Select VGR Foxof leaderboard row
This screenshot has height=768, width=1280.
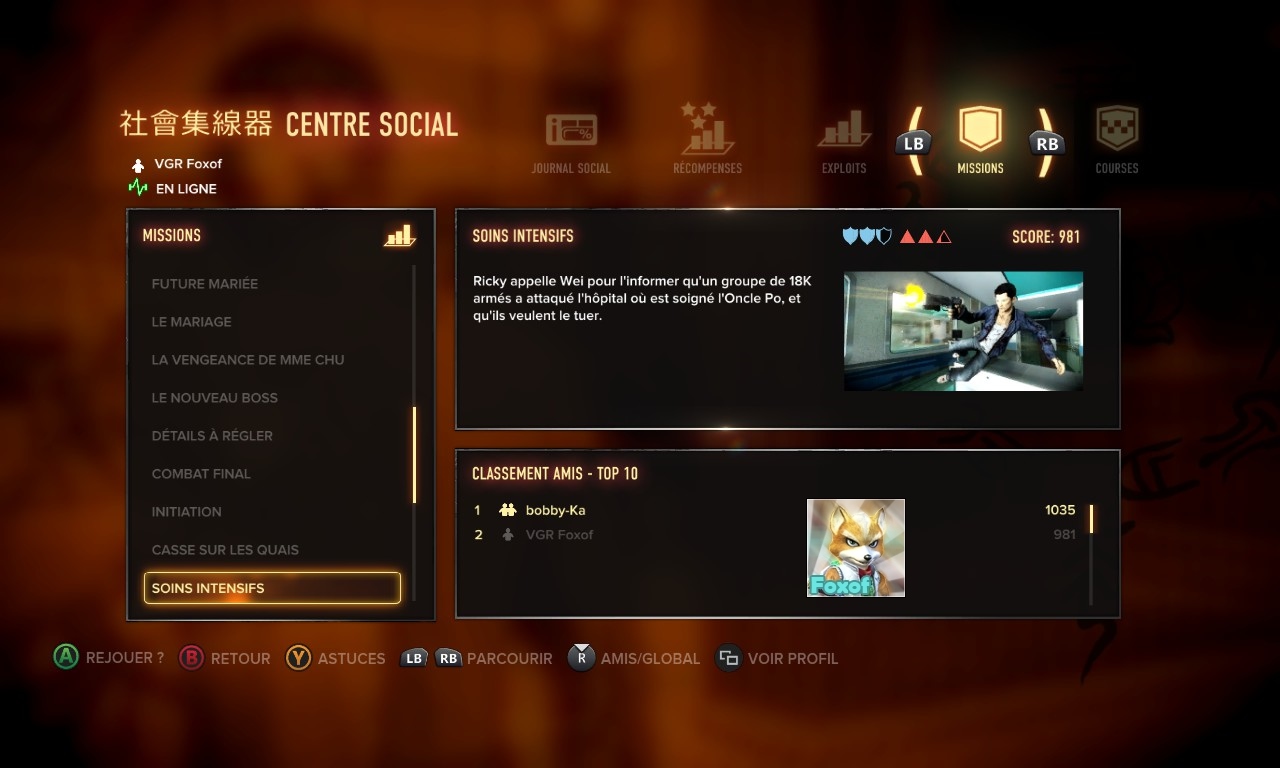[559, 535]
